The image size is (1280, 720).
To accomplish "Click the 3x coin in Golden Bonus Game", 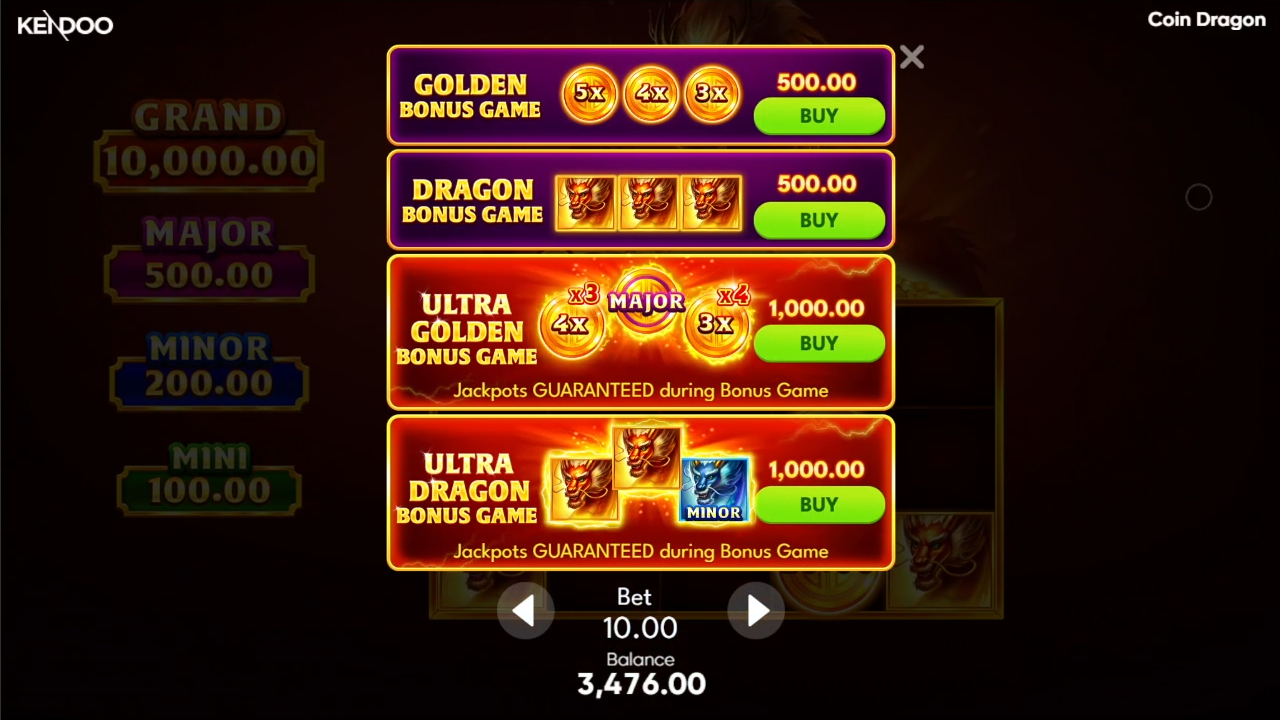I will (x=712, y=94).
